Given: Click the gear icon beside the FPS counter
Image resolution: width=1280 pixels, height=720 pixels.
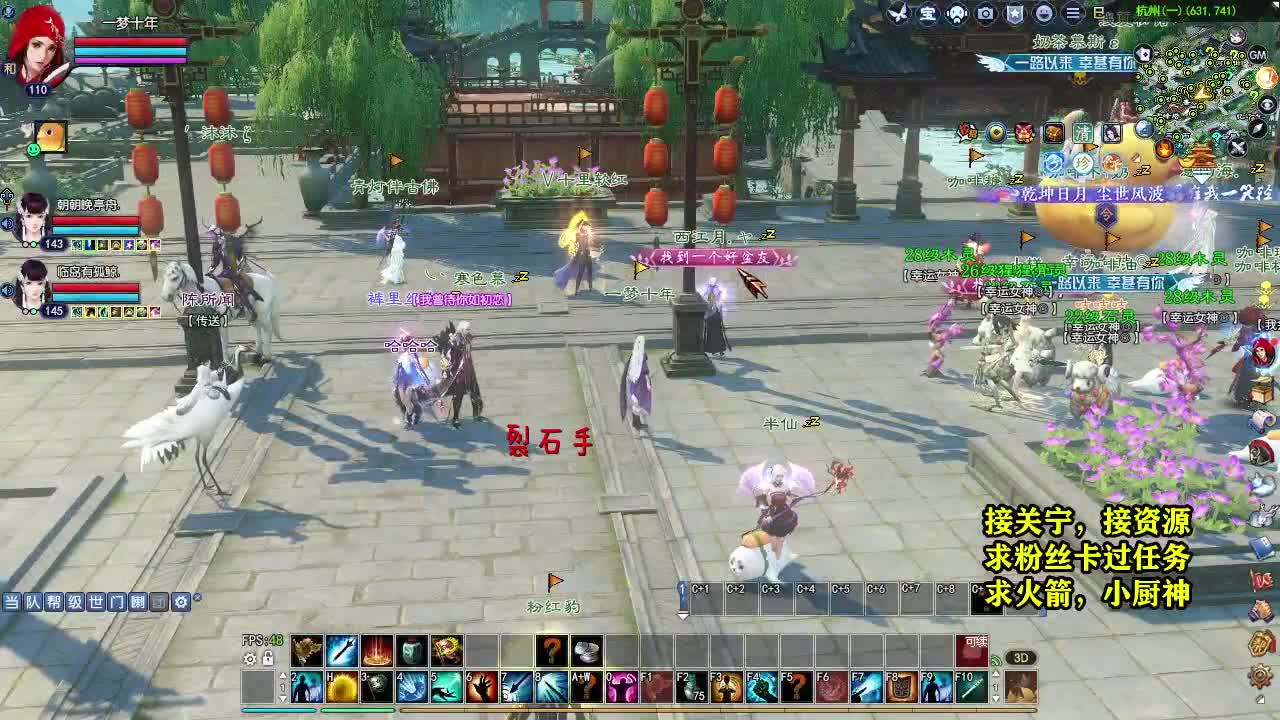Looking at the screenshot, I should pos(250,659).
